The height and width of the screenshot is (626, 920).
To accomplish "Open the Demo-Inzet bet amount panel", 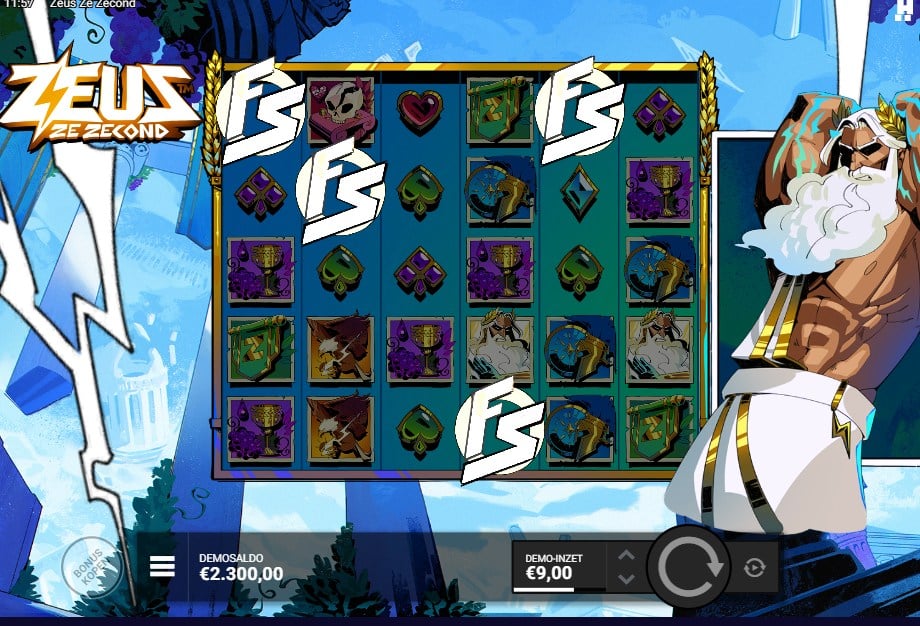I will point(558,567).
